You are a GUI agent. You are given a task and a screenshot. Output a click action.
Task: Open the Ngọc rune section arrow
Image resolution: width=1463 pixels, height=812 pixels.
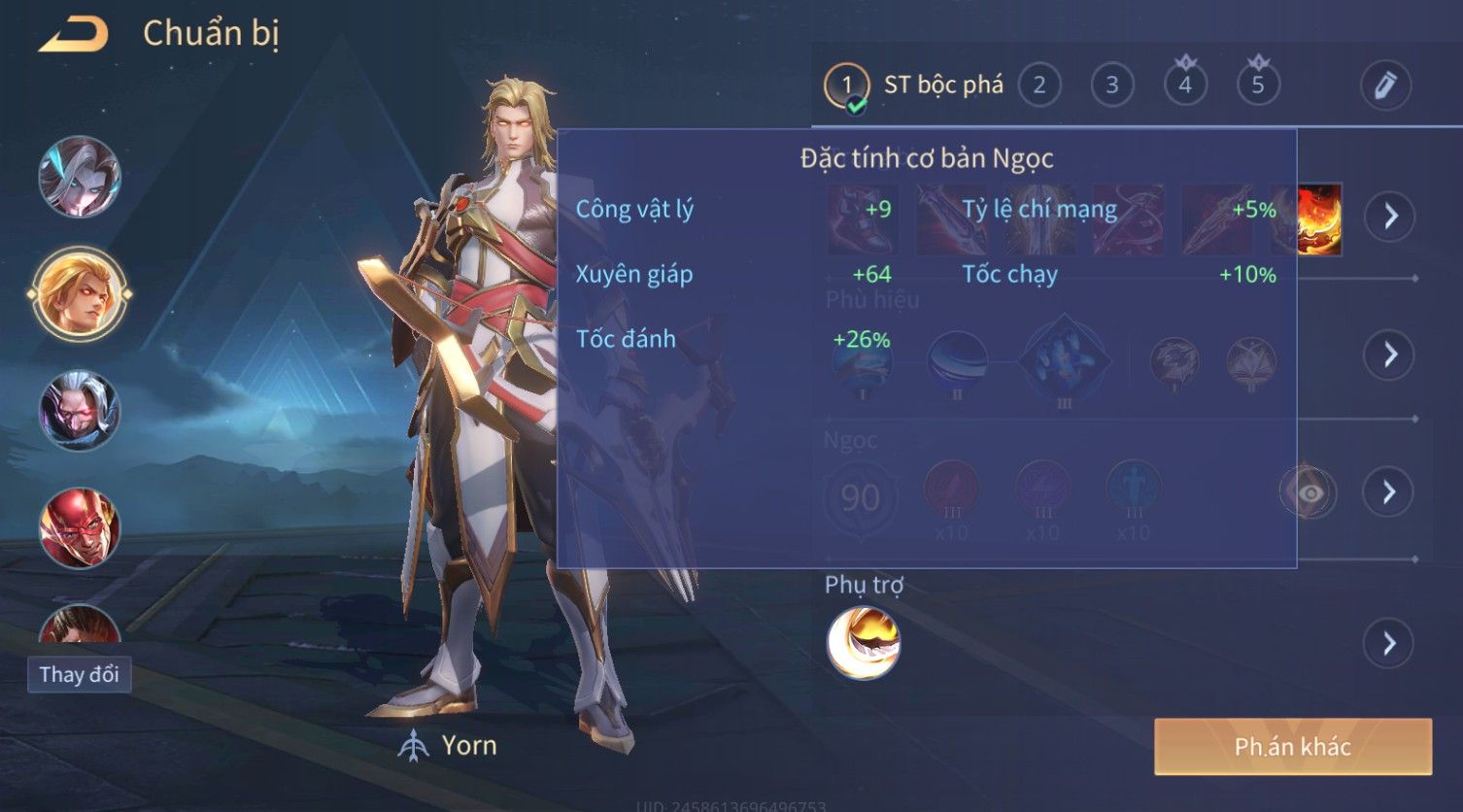[x=1388, y=492]
